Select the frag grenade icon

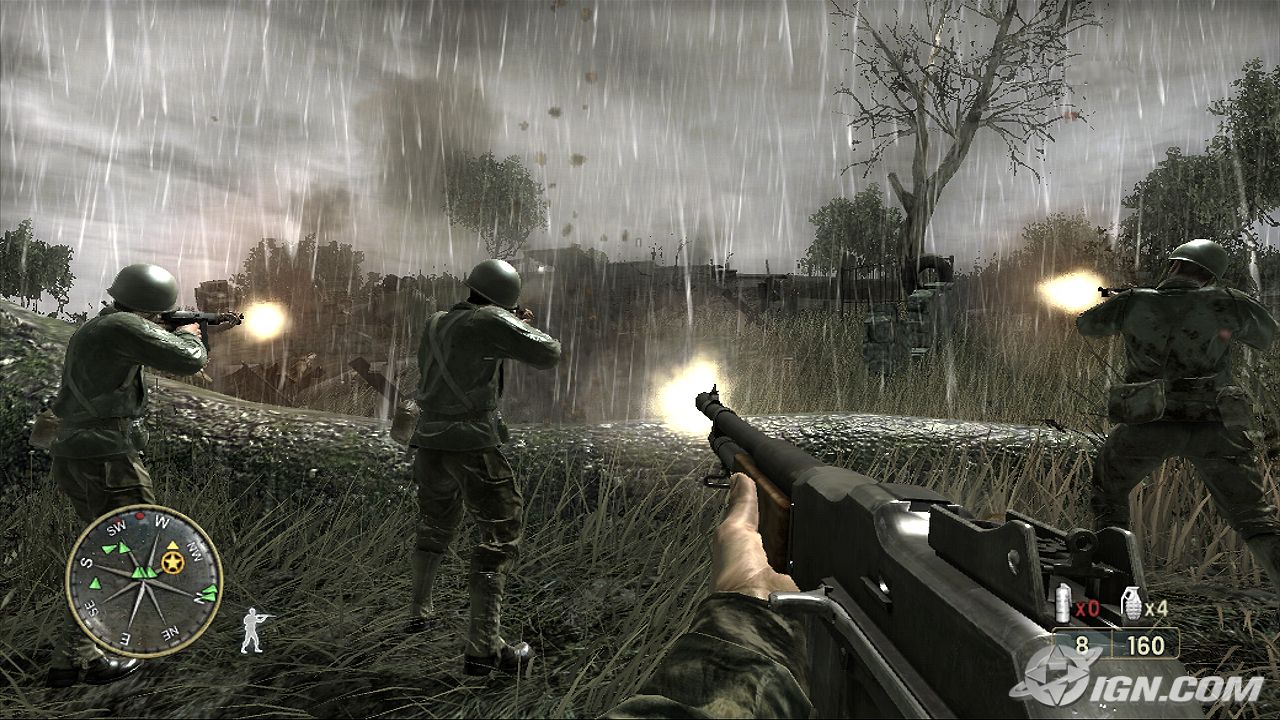[1132, 602]
